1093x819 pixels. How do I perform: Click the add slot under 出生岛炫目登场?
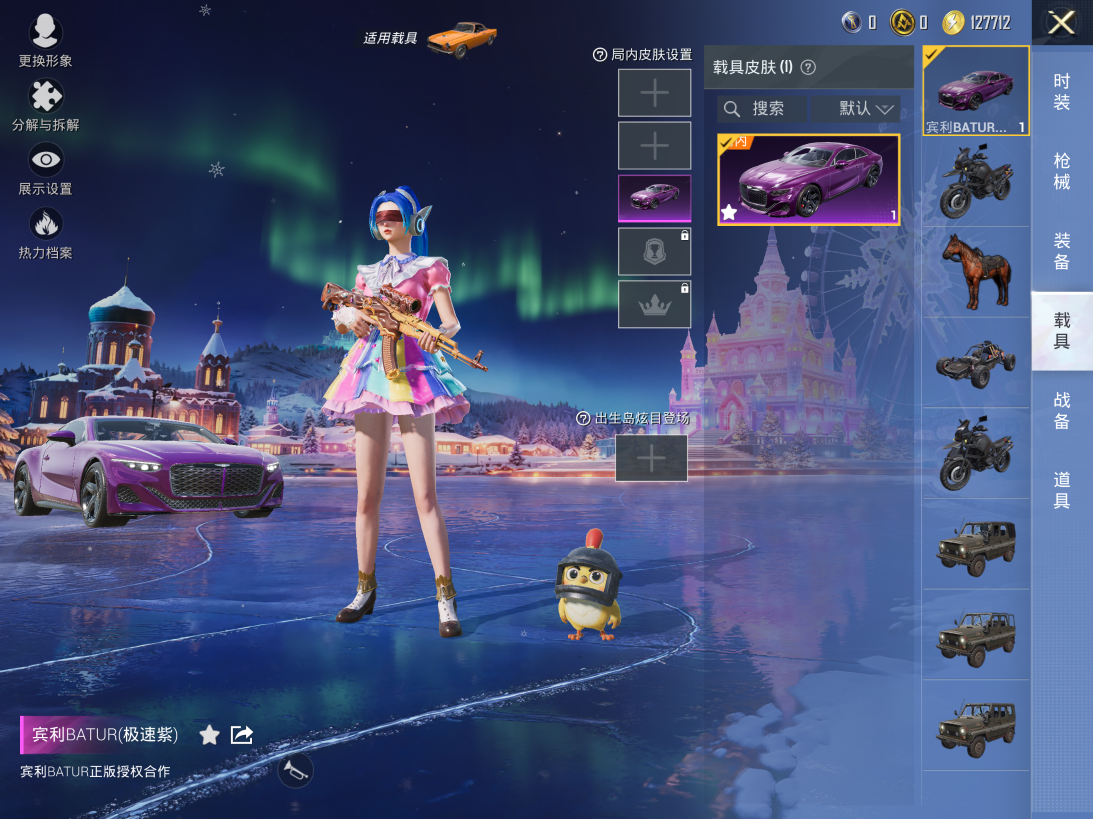pyautogui.click(x=651, y=458)
